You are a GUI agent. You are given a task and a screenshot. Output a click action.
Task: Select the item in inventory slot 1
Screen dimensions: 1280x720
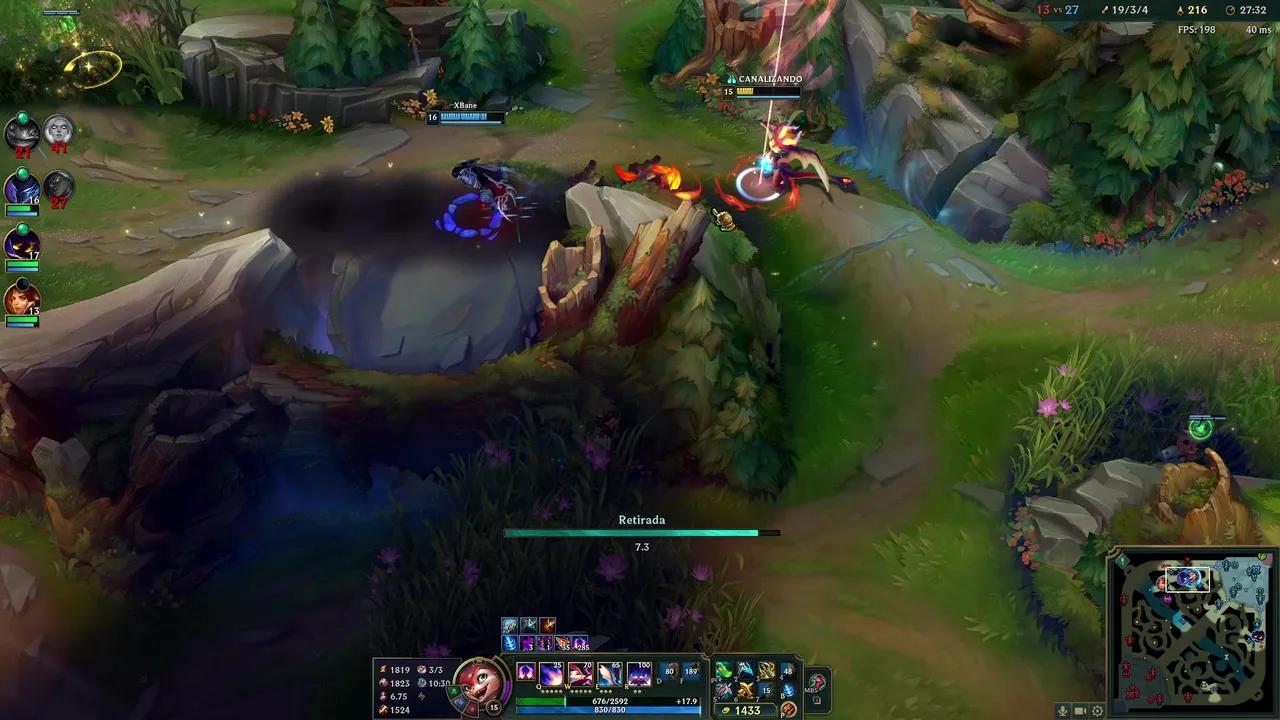point(723,671)
